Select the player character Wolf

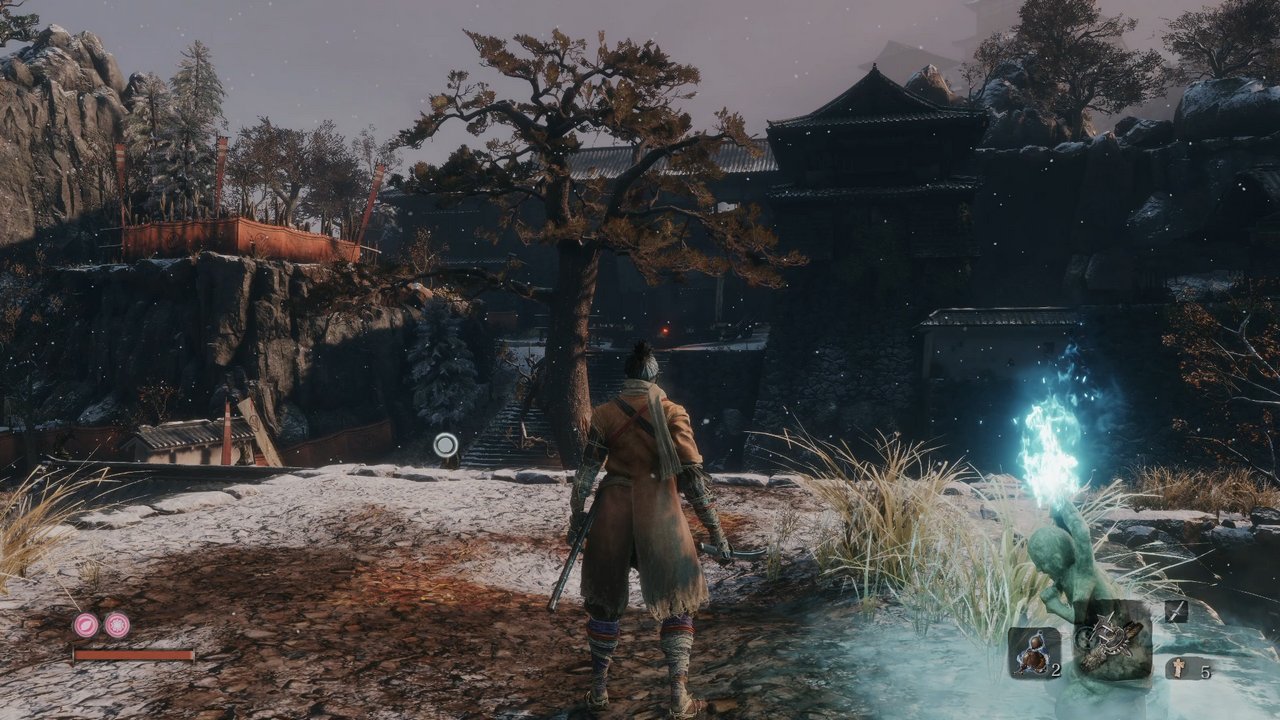640,500
